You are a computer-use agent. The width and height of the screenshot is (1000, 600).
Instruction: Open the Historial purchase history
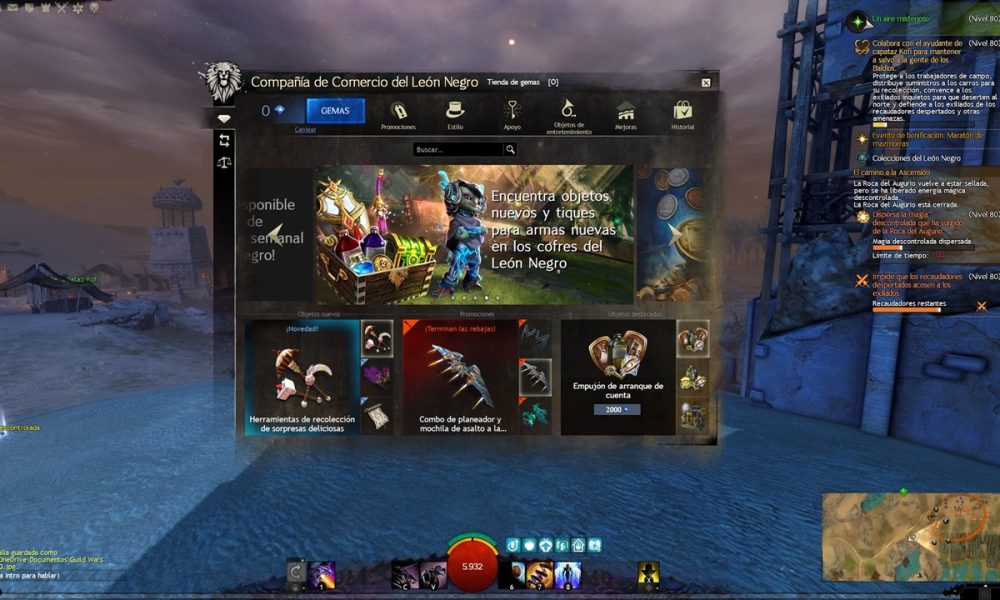pyautogui.click(x=682, y=114)
